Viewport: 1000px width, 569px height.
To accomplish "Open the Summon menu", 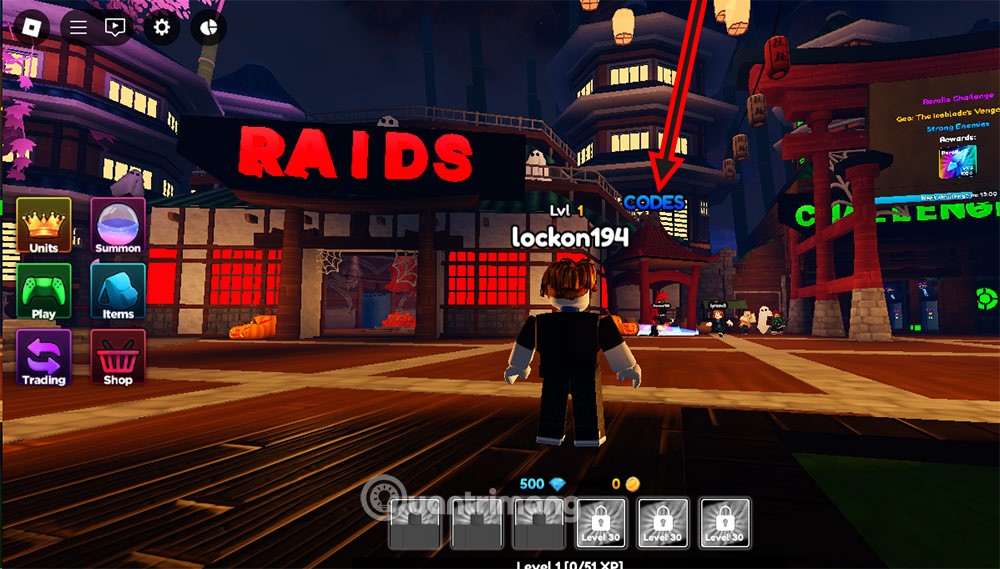I will 118,225.
